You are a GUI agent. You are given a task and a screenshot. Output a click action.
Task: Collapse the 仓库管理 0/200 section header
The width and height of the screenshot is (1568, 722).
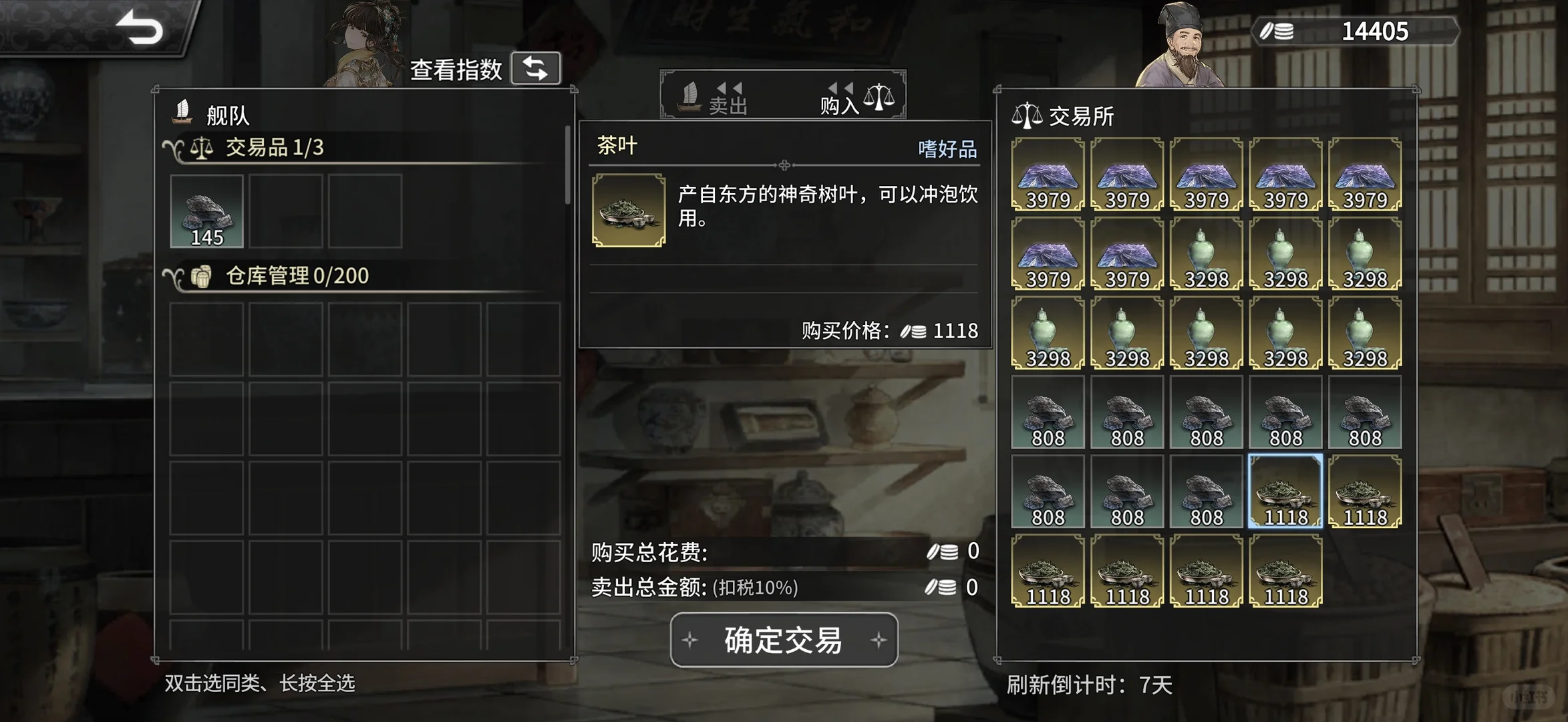tap(175, 277)
